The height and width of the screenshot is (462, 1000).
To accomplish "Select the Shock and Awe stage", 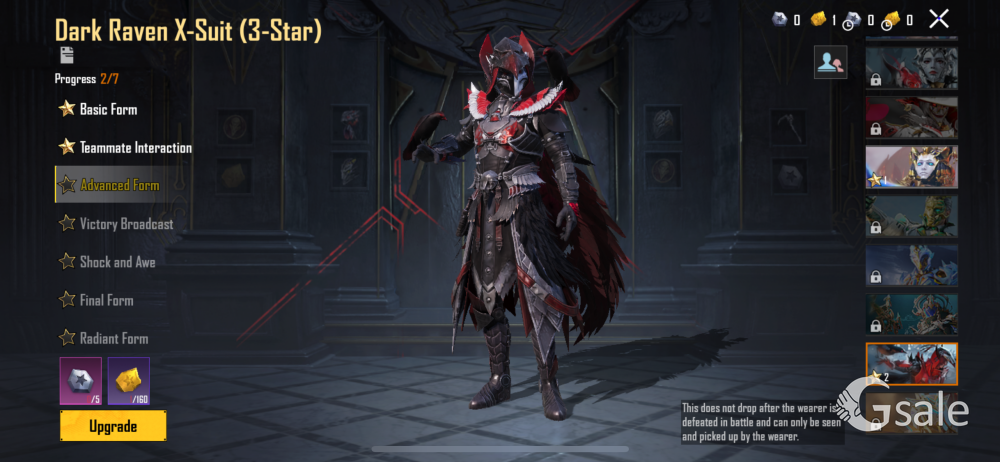I will tap(117, 262).
